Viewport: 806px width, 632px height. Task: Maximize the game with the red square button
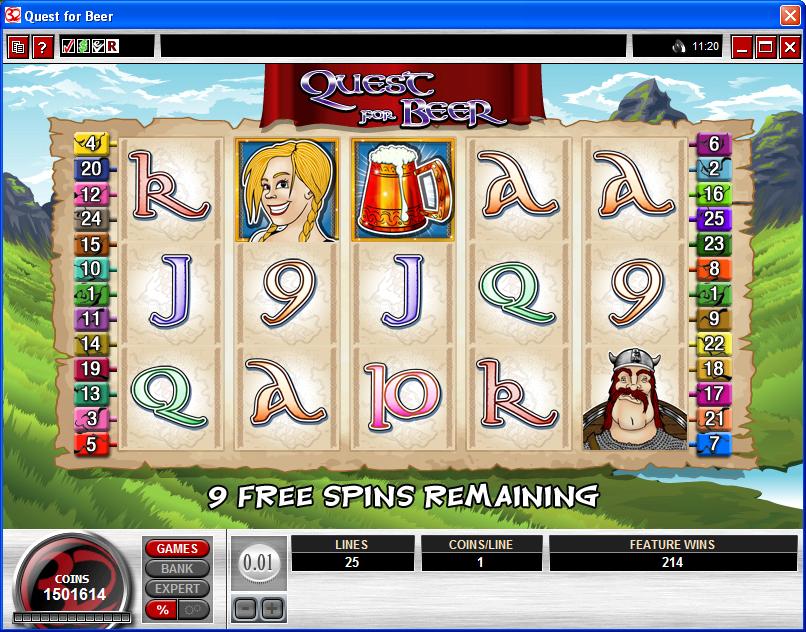point(765,46)
